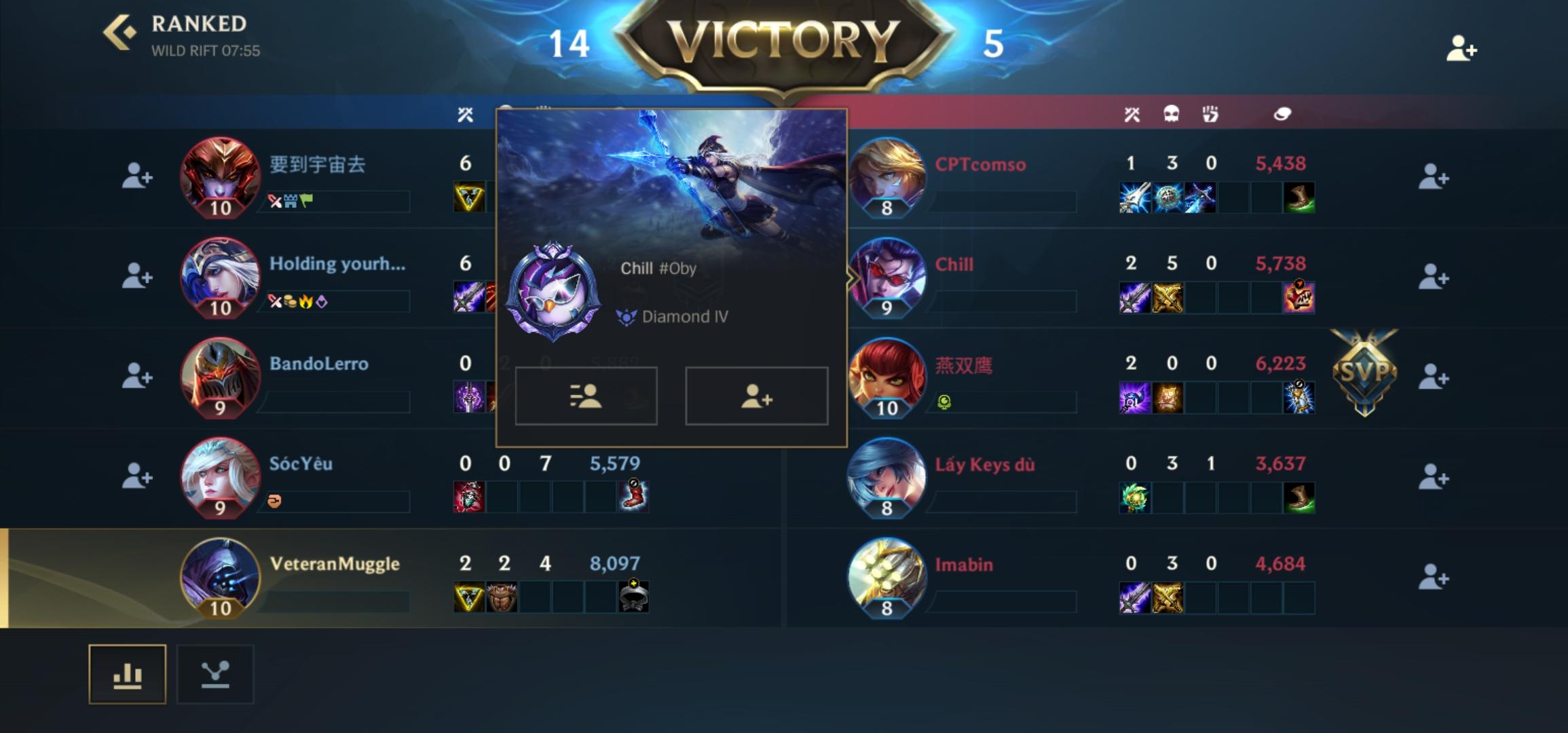Viewport: 1568px width, 733px height.
Task: Switch to the gold graph tab
Action: click(x=214, y=673)
